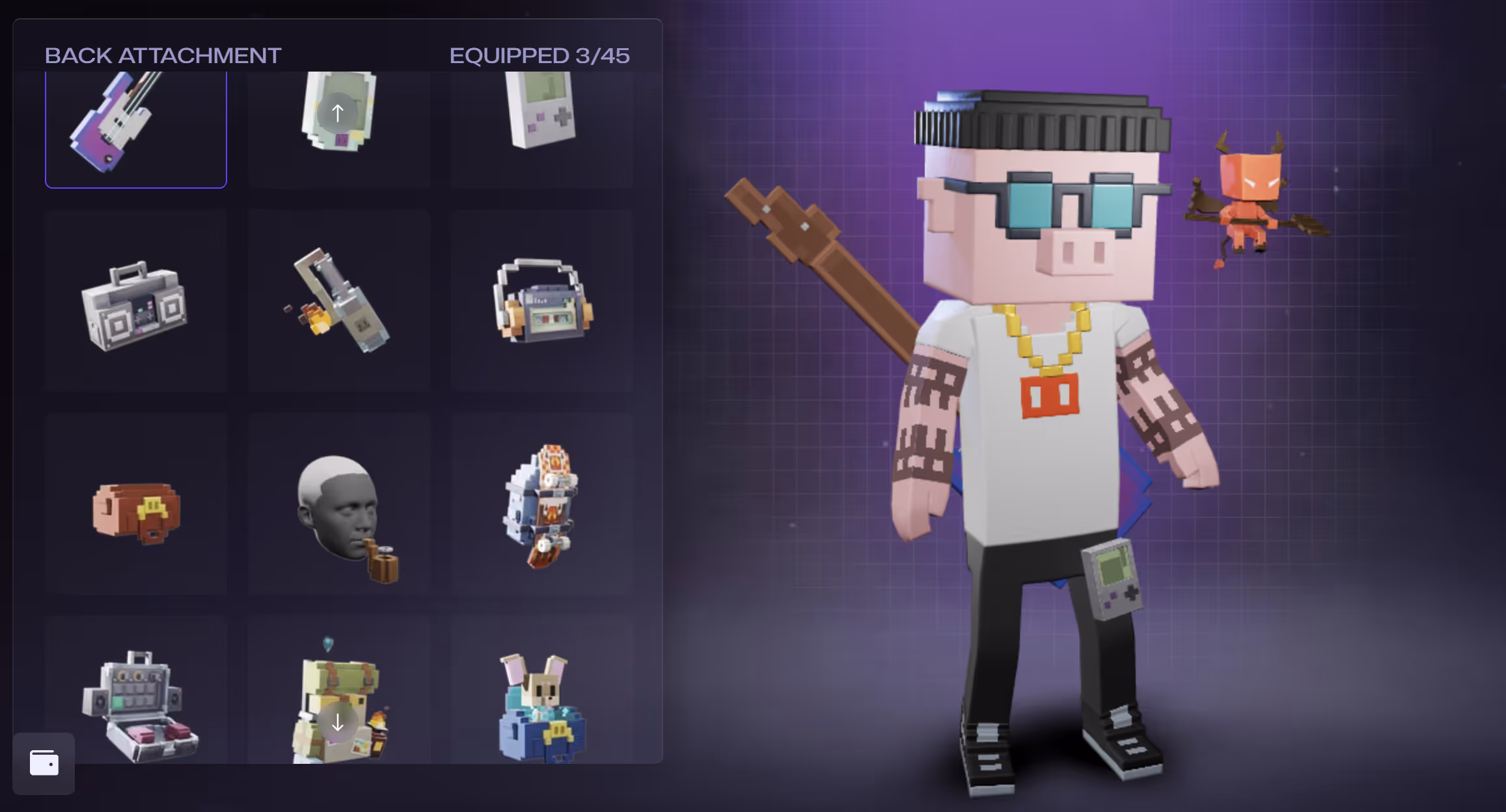Choose the skateboard backpack attachment
This screenshot has height=812, width=1506.
click(541, 504)
